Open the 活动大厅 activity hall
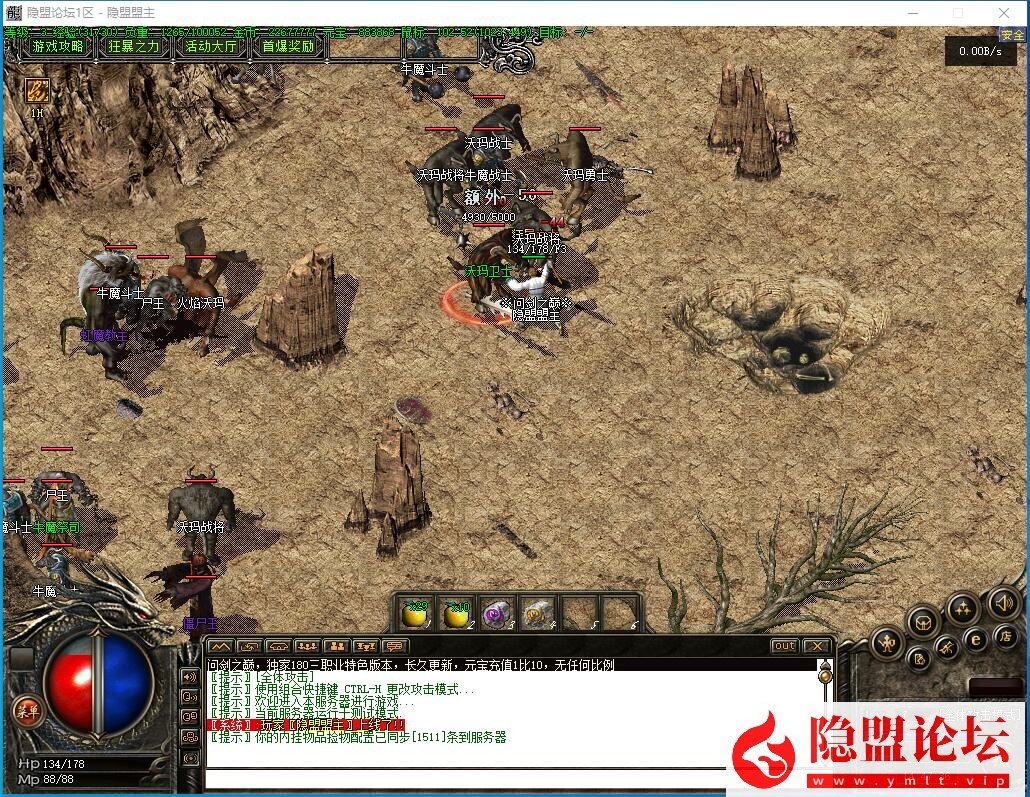 (211, 46)
